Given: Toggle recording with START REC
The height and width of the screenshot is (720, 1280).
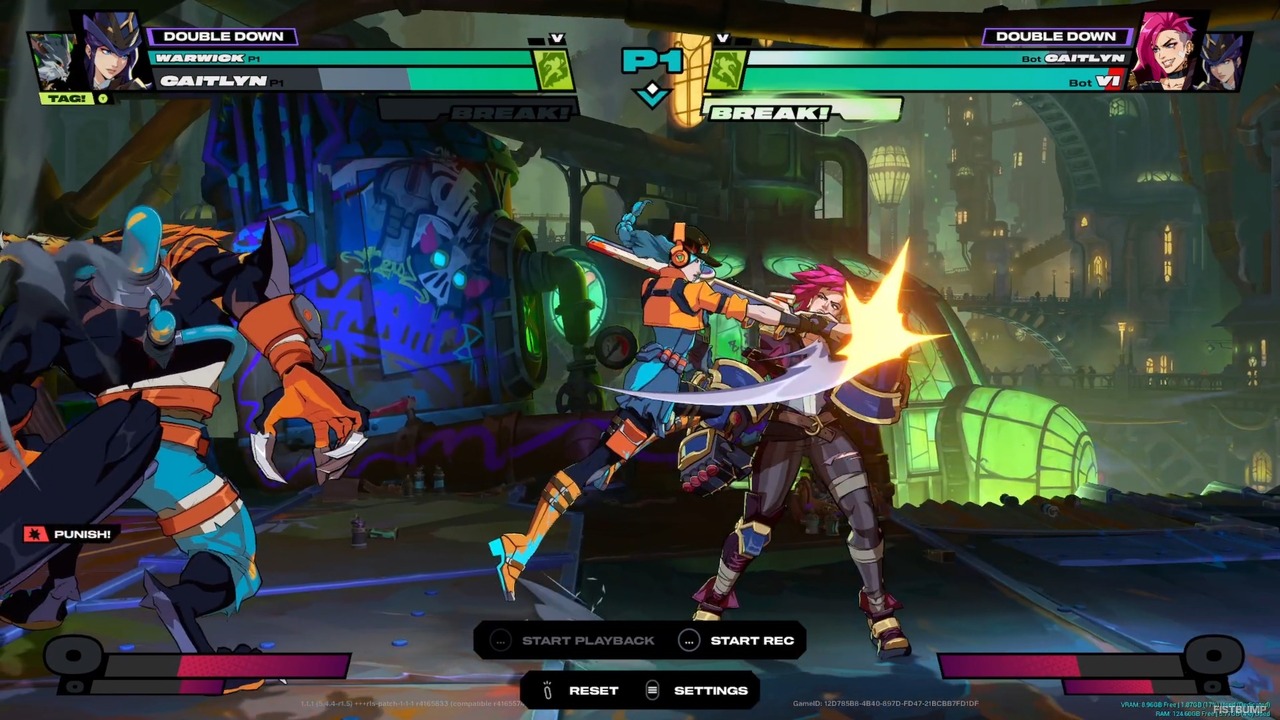Looking at the screenshot, I should click(753, 640).
